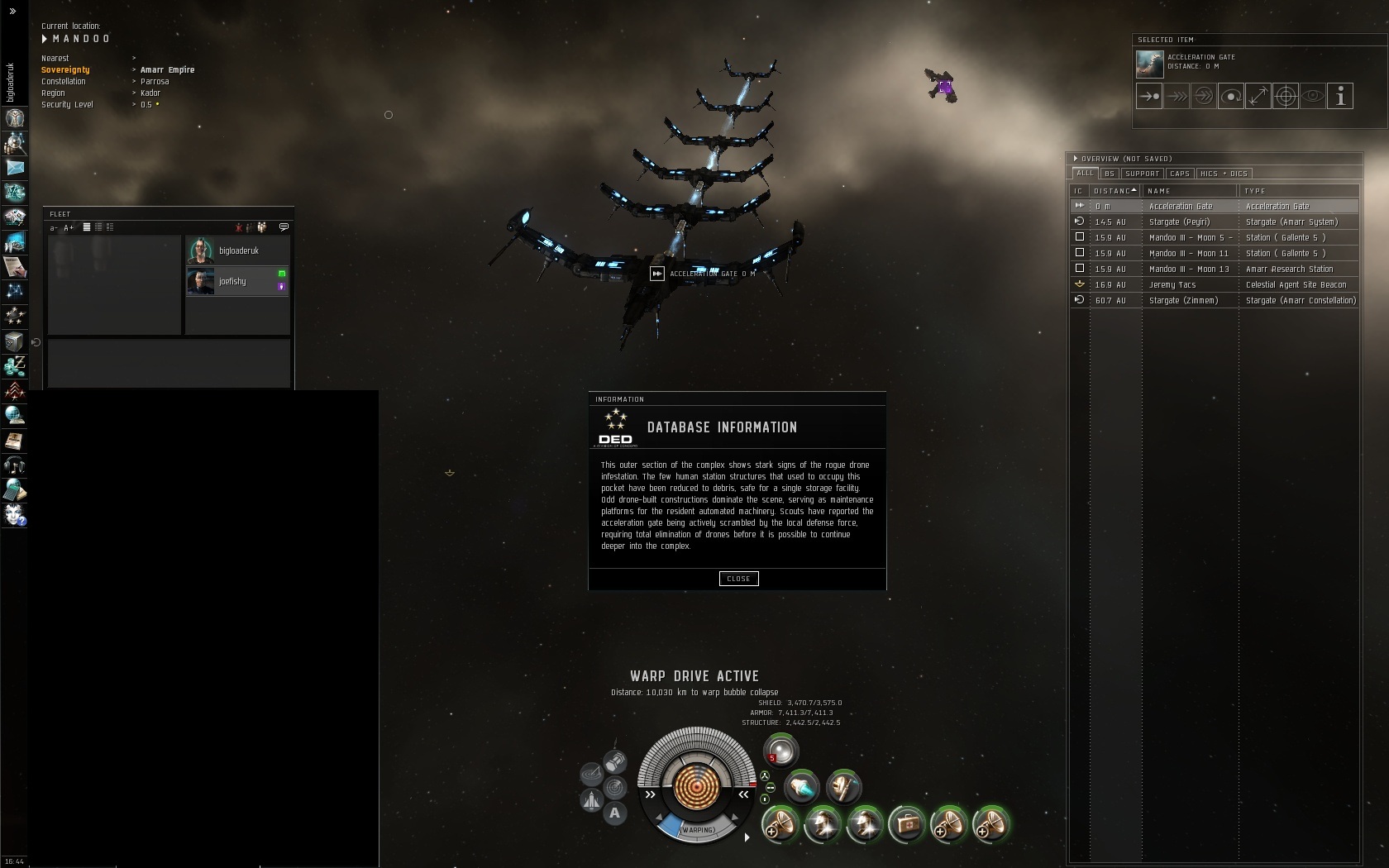Lock target using the crosshair icon

1286,96
